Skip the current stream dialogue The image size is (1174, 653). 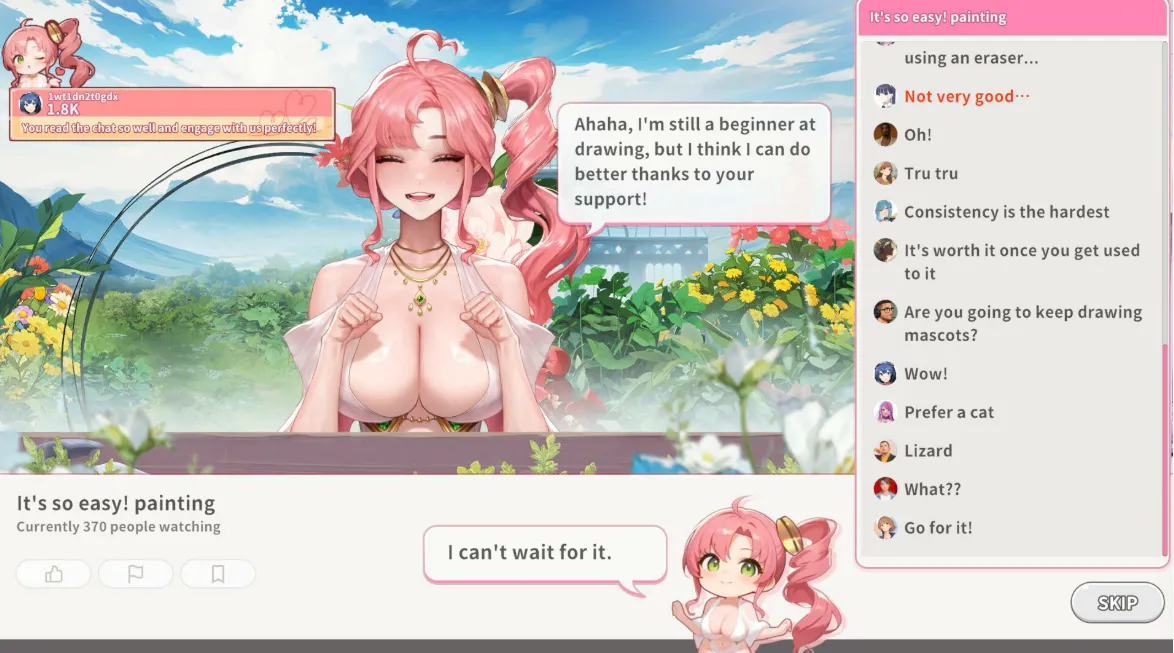pyautogui.click(x=1117, y=603)
